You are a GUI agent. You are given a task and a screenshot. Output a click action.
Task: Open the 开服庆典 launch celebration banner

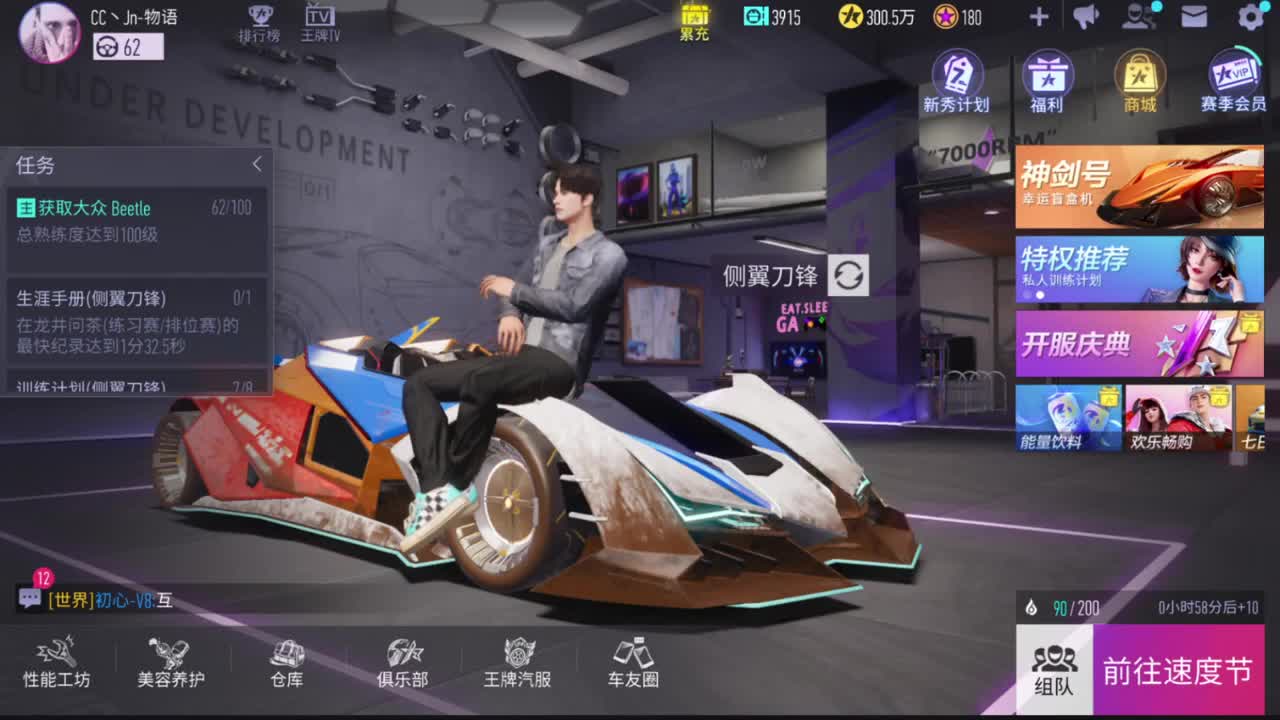[x=1139, y=344]
